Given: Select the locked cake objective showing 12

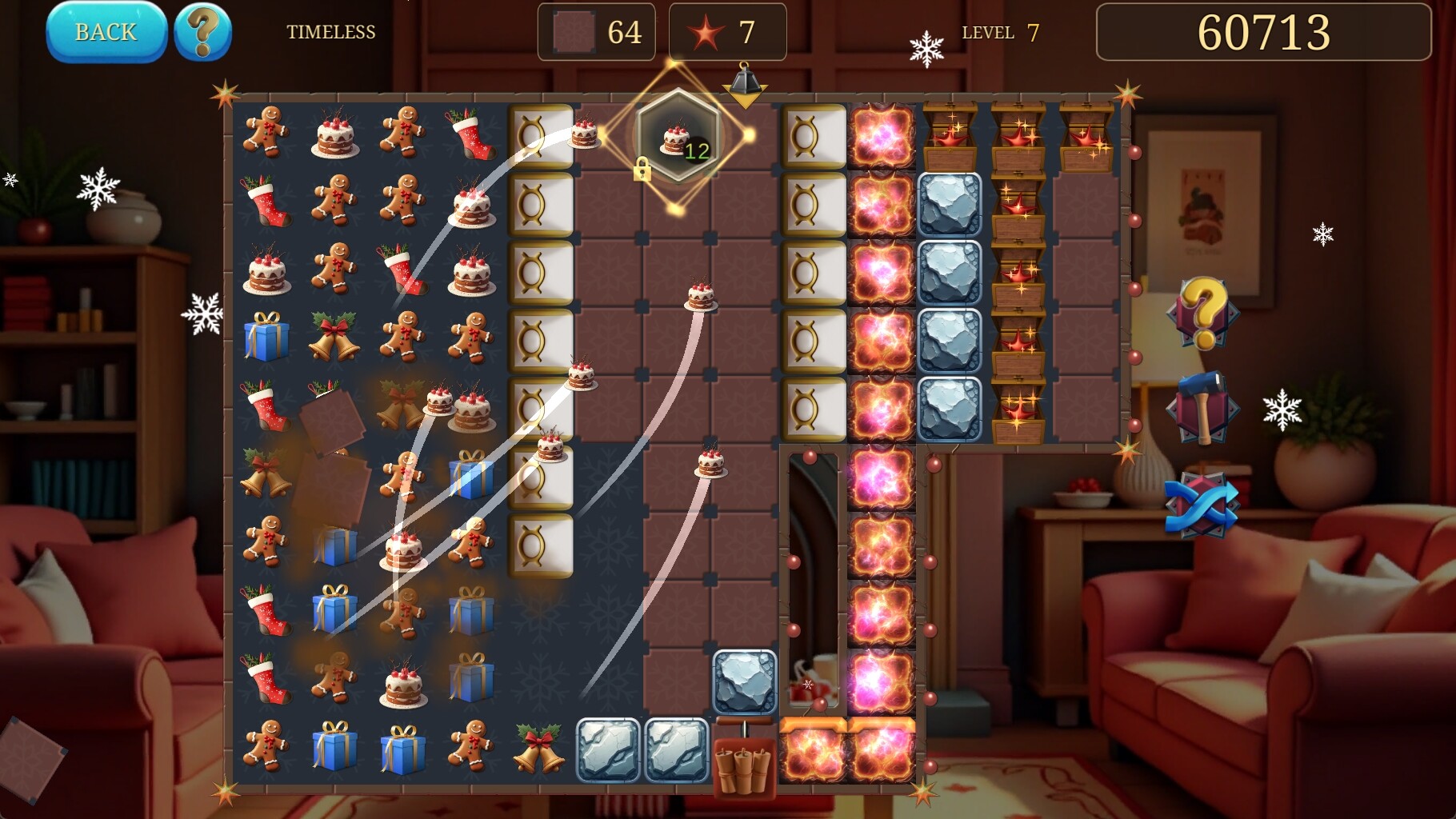Looking at the screenshot, I should 674,144.
